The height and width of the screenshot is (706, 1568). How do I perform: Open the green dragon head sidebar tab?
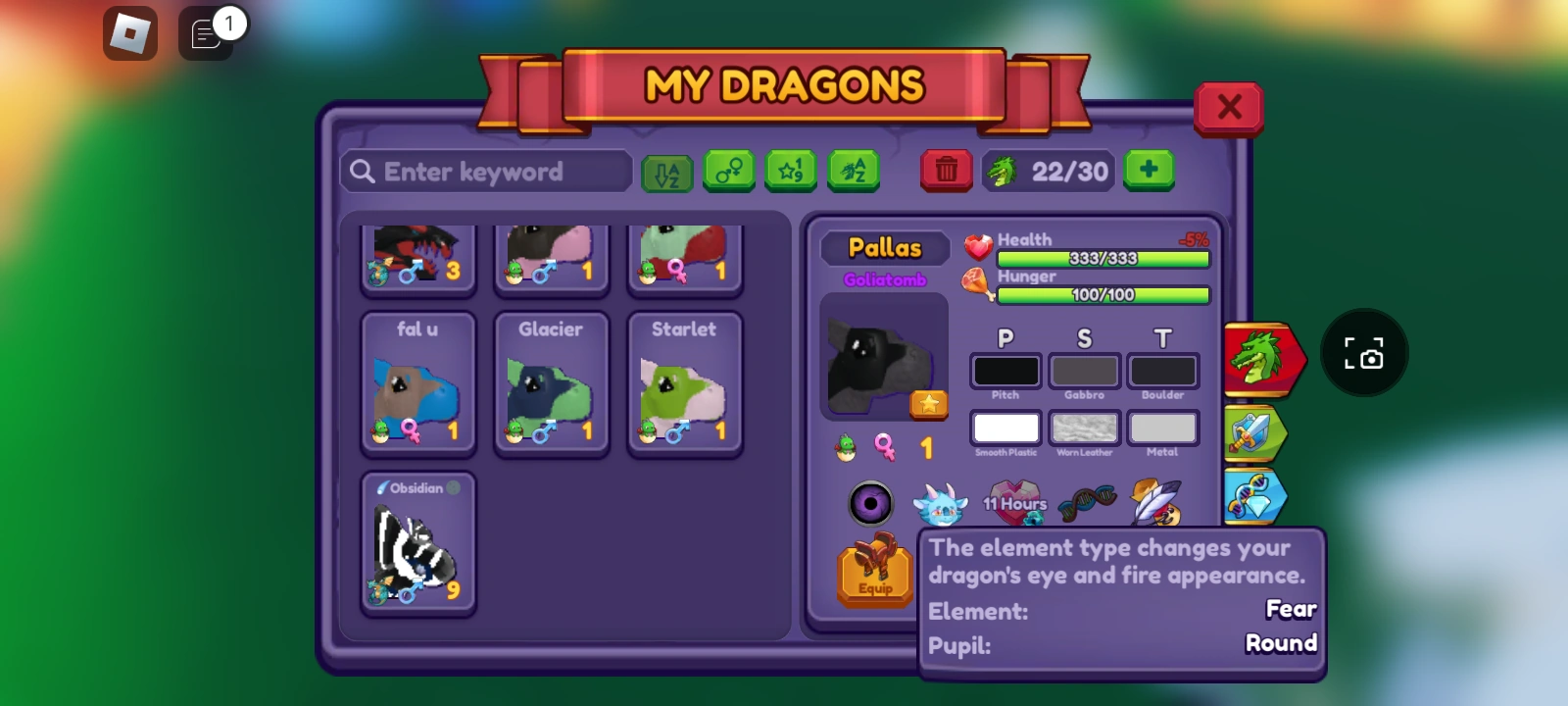tap(1264, 361)
